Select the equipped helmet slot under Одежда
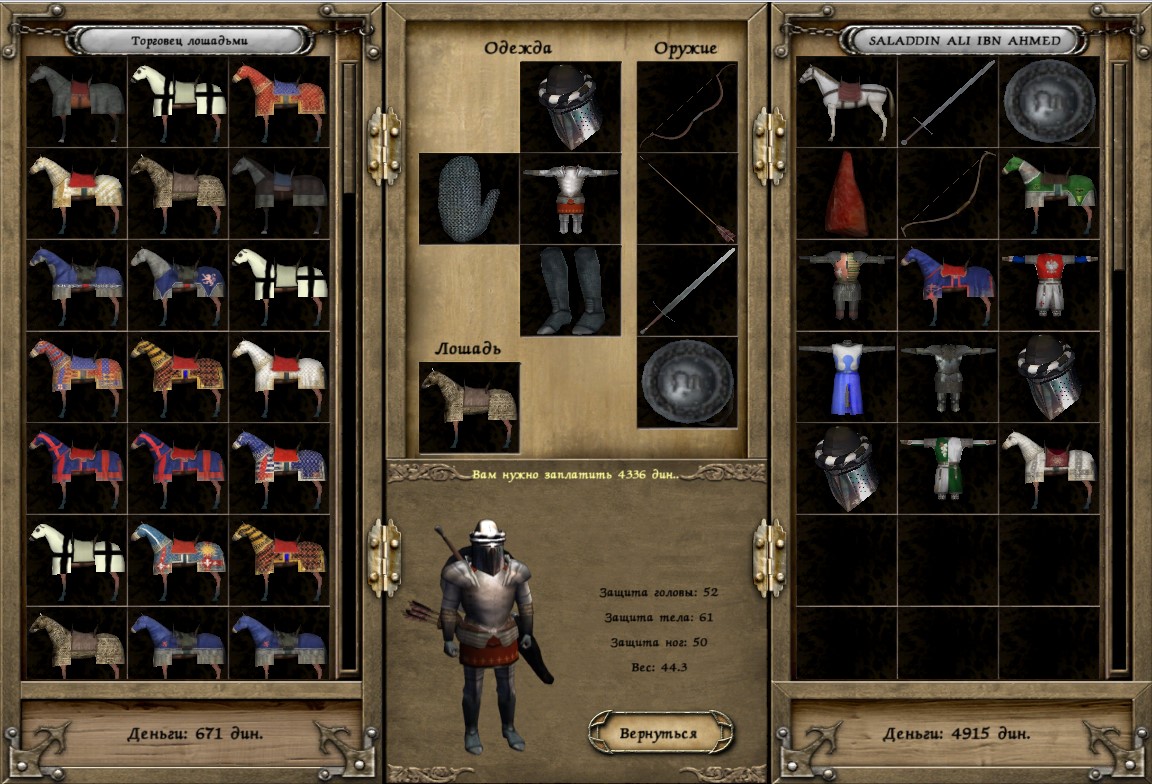The height and width of the screenshot is (784, 1152). tap(570, 107)
